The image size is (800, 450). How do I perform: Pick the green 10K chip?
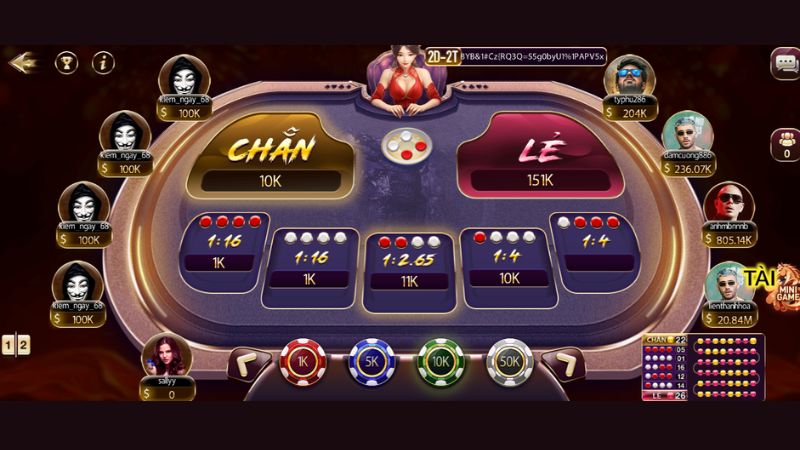[438, 364]
